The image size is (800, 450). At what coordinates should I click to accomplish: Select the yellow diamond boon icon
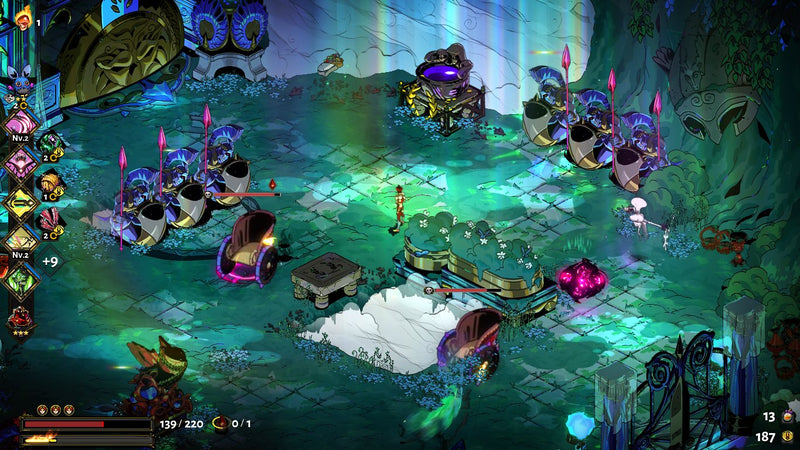coord(20,202)
